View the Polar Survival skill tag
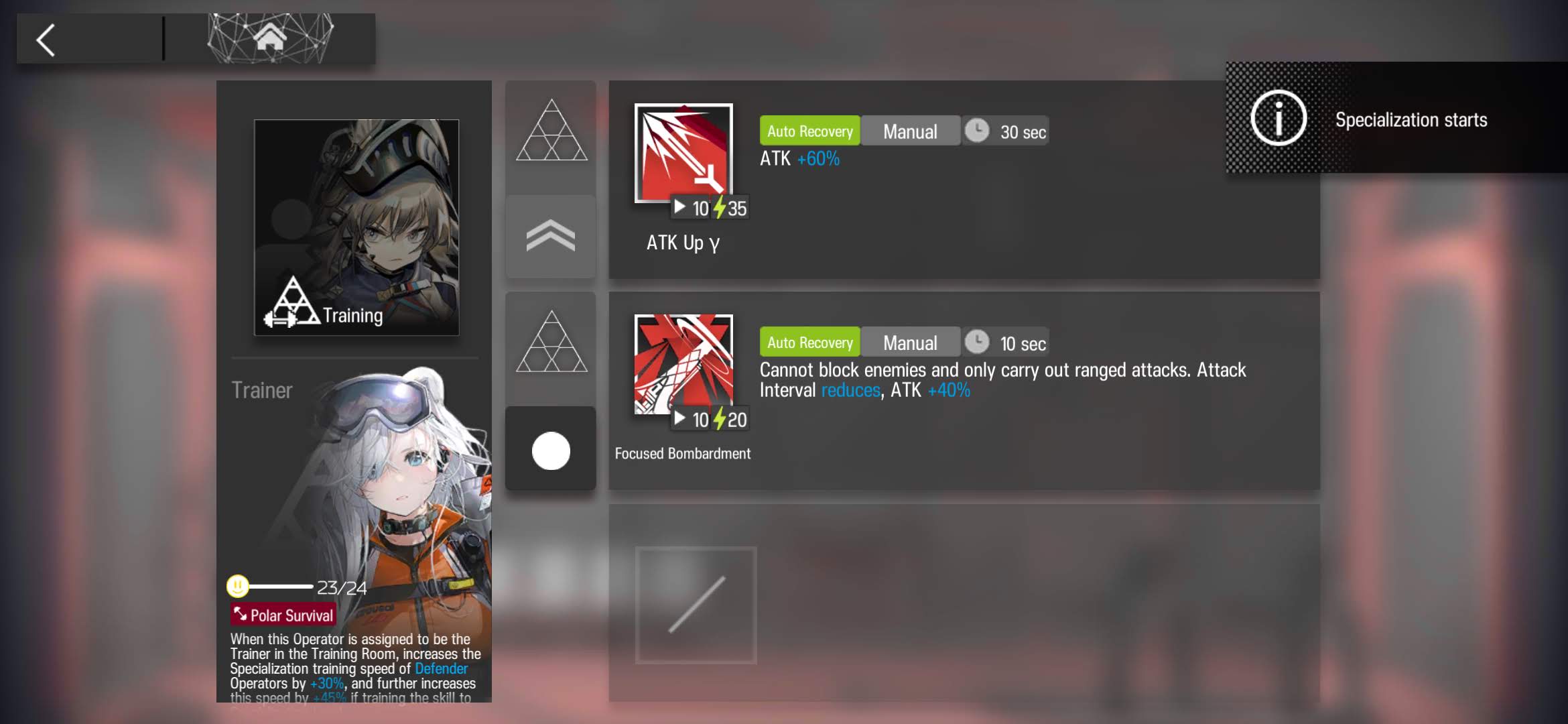 coord(283,615)
